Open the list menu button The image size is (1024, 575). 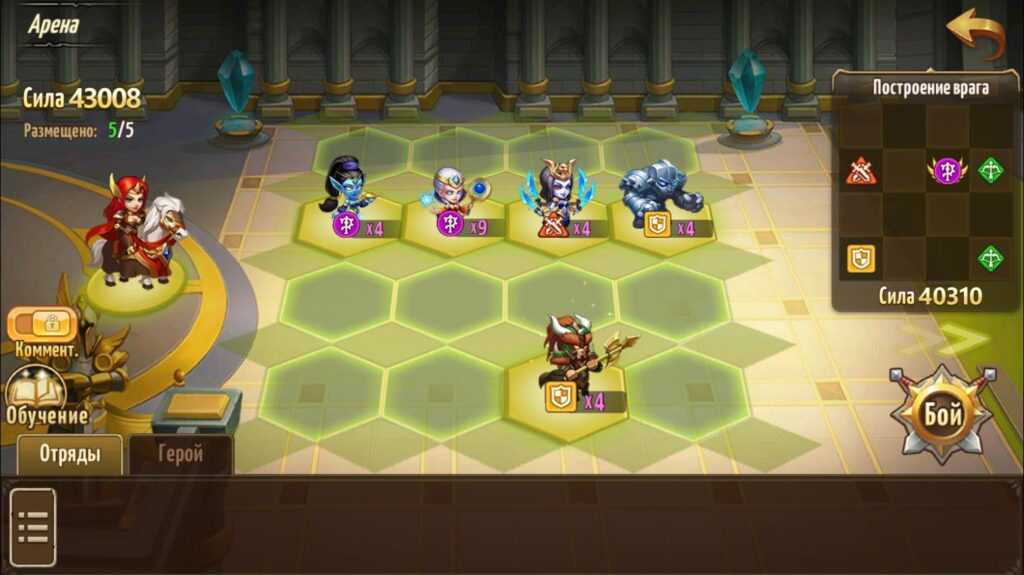33,526
